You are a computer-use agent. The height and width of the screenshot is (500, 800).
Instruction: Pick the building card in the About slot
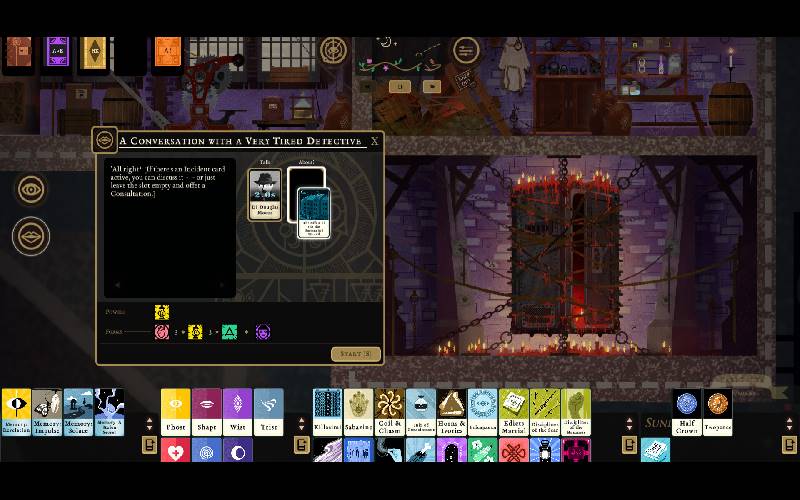(312, 210)
